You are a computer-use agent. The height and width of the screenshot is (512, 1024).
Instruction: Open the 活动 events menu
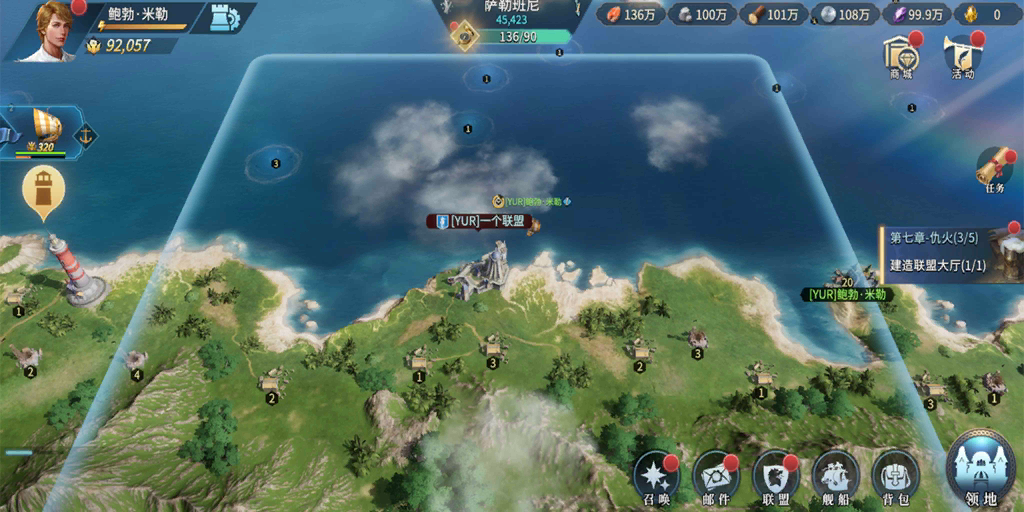coord(962,58)
